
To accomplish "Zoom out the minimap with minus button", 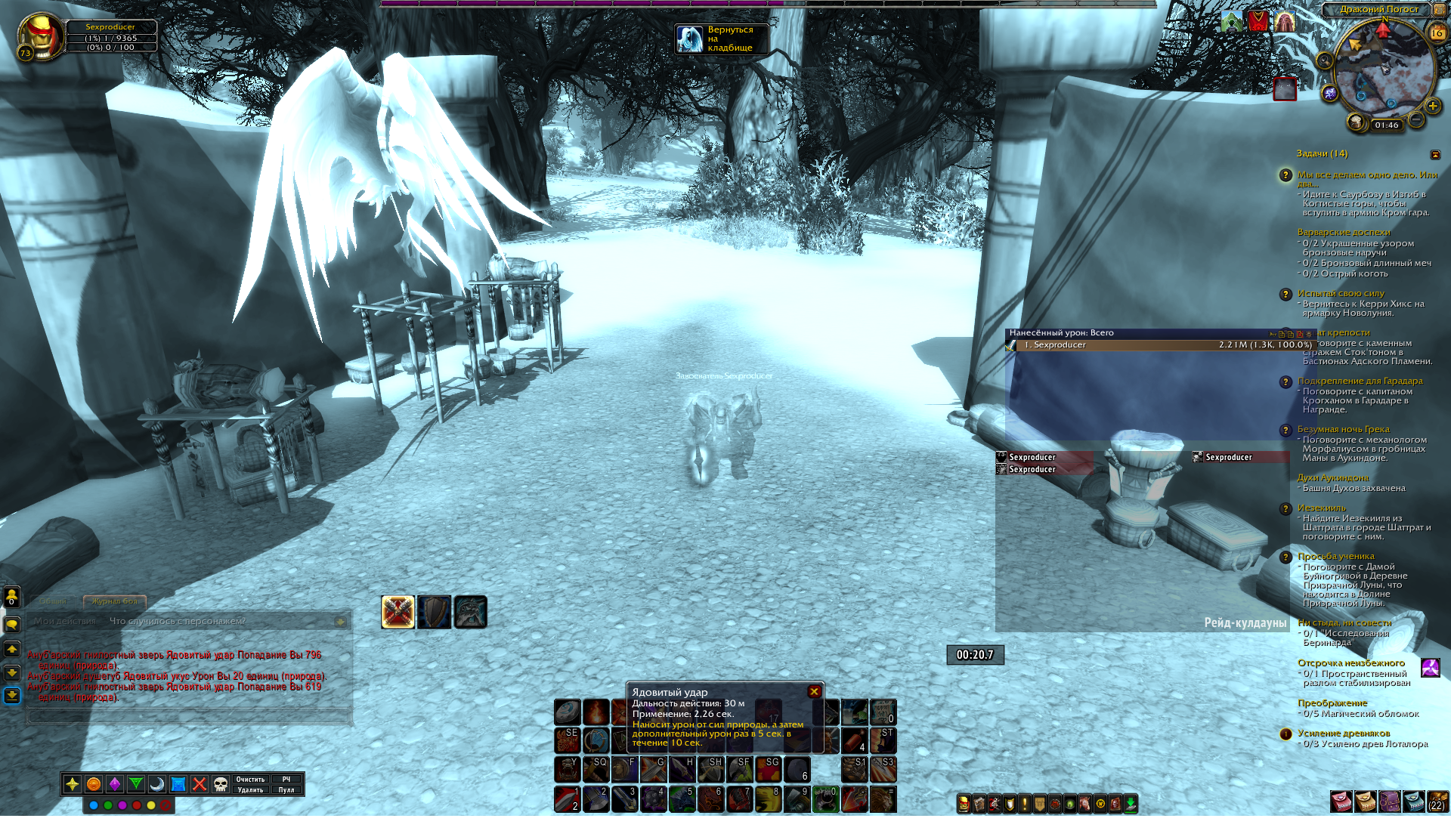I will [x=1417, y=119].
